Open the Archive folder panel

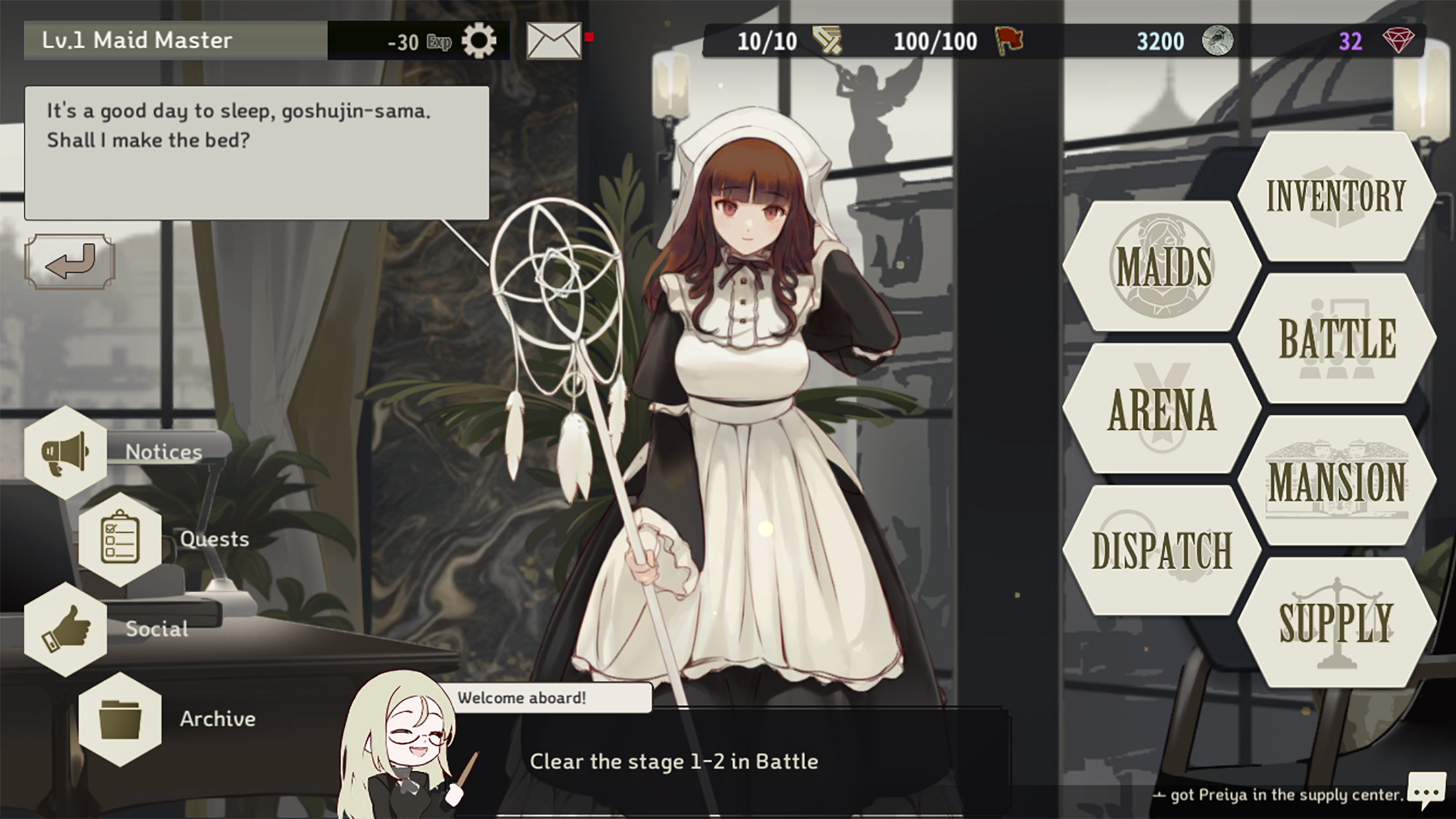[119, 719]
